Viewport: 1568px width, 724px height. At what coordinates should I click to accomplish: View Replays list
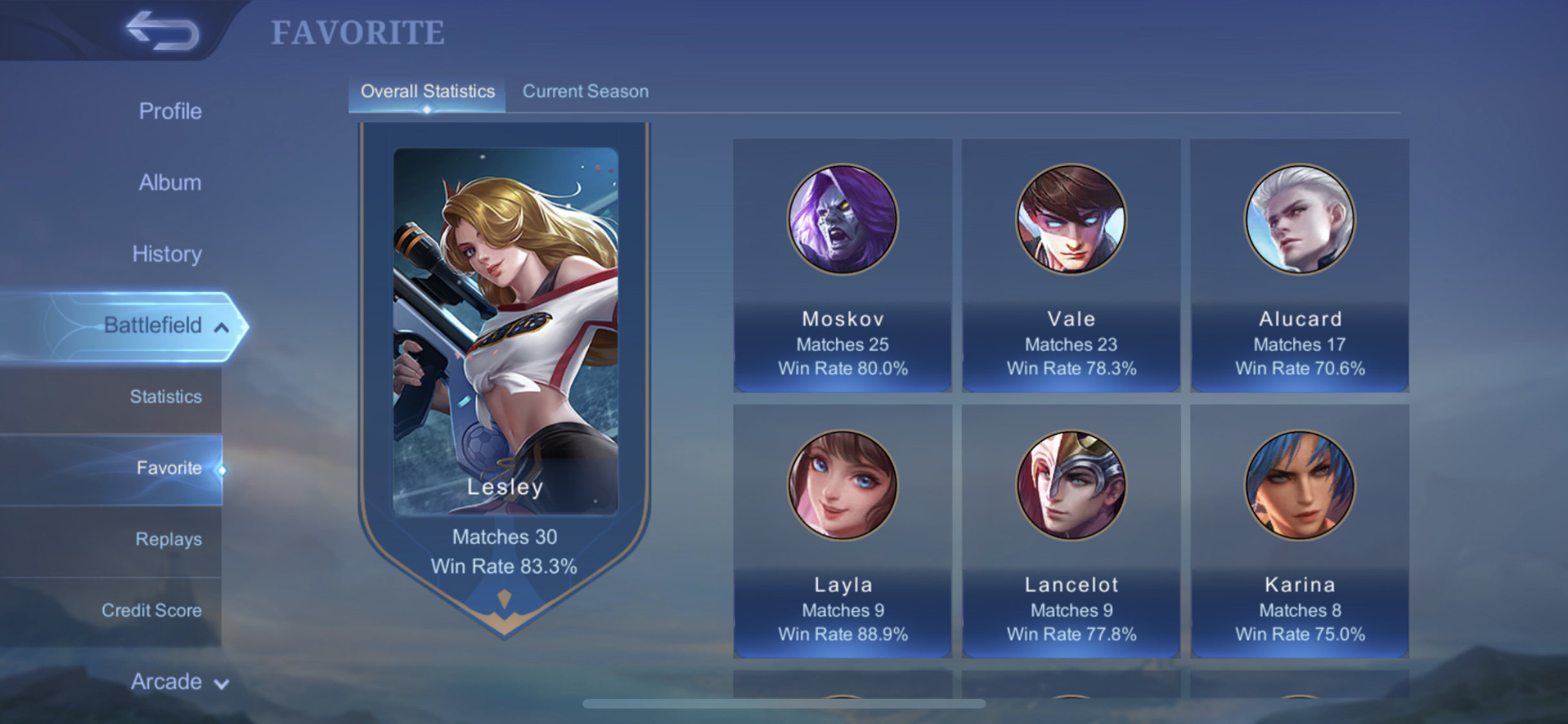tap(168, 539)
